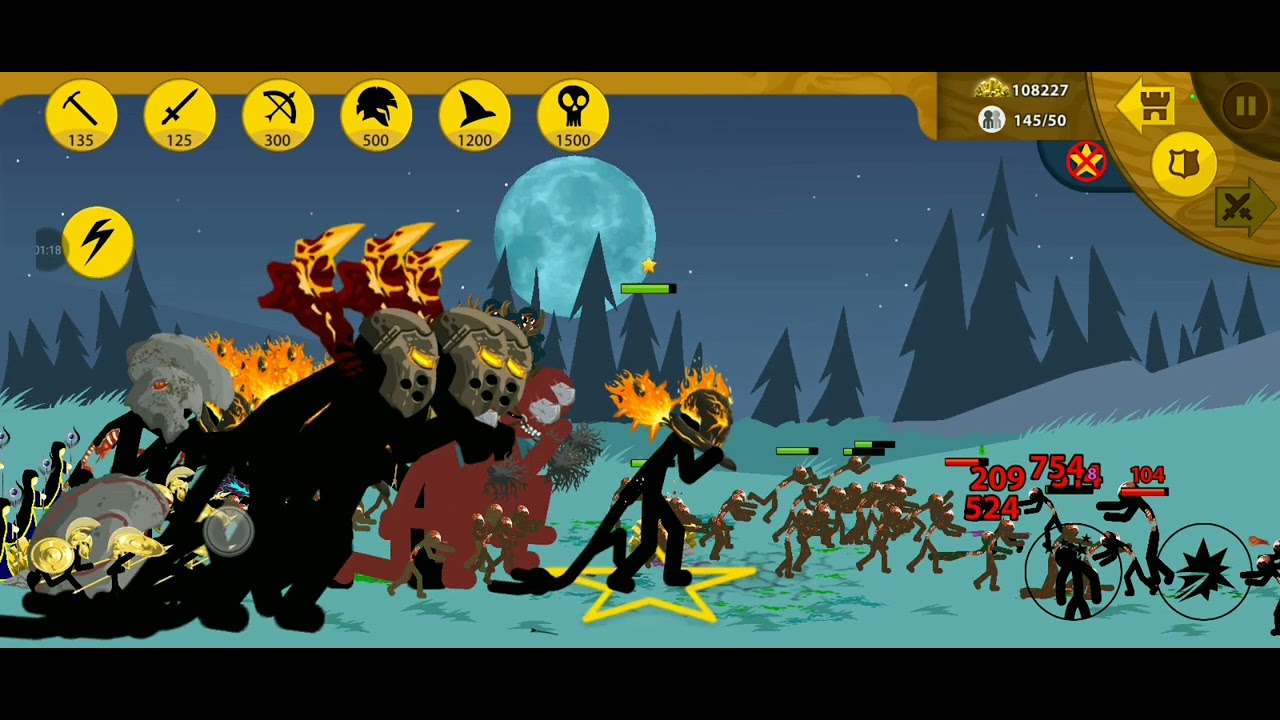Train the skull giant unit for 1500
The image size is (1280, 720).
pos(573,115)
